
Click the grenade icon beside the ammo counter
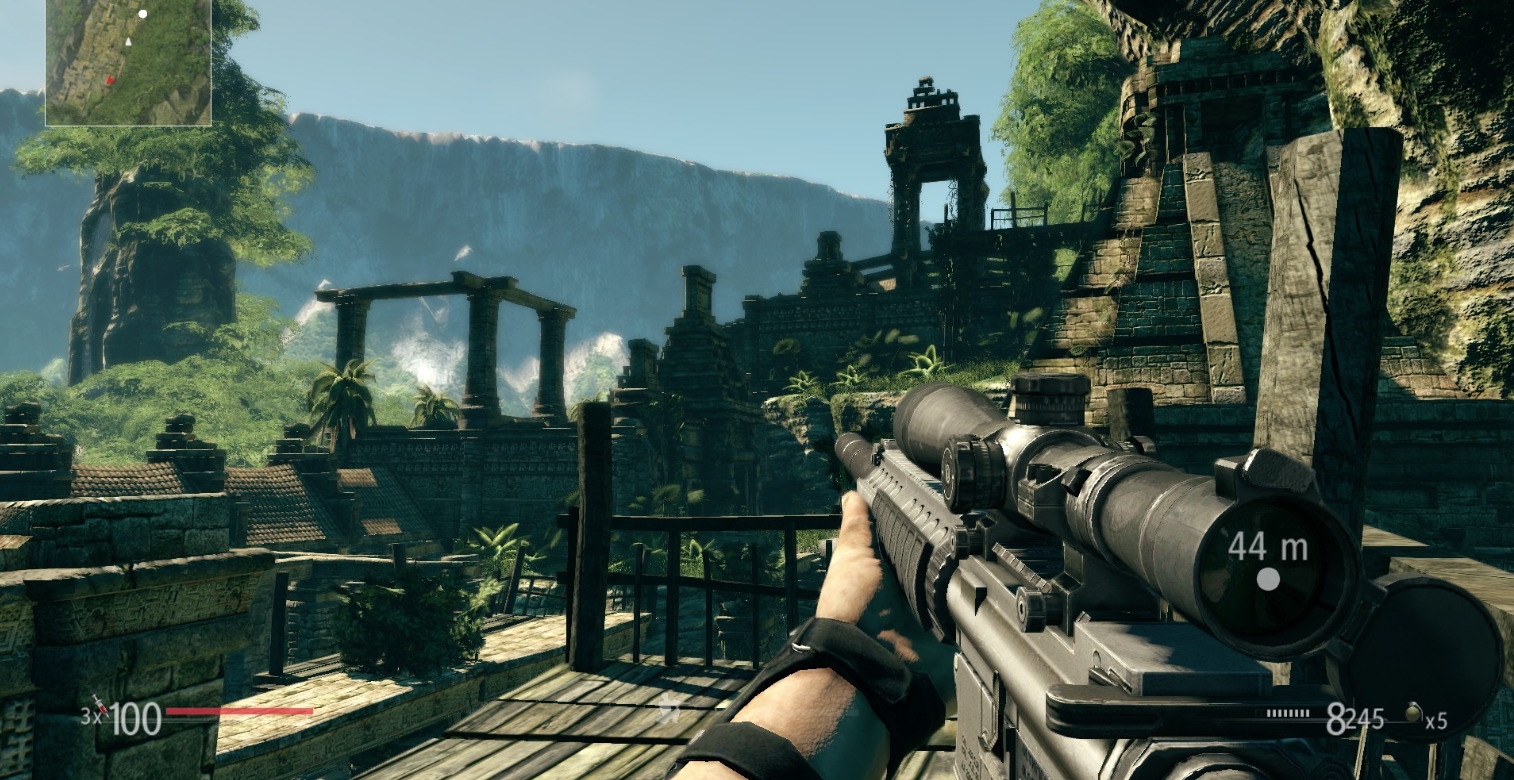tap(1414, 712)
